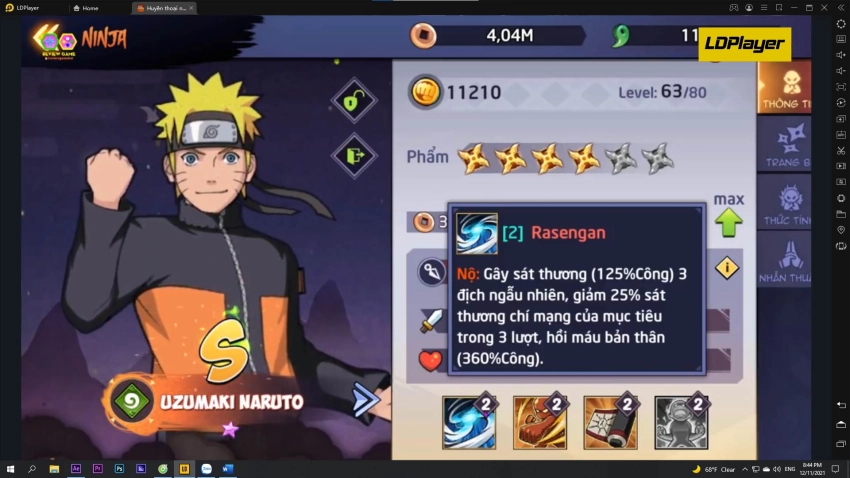This screenshot has width=850, height=478.
Task: Select the greyed-out fourth skill icon
Action: click(681, 422)
